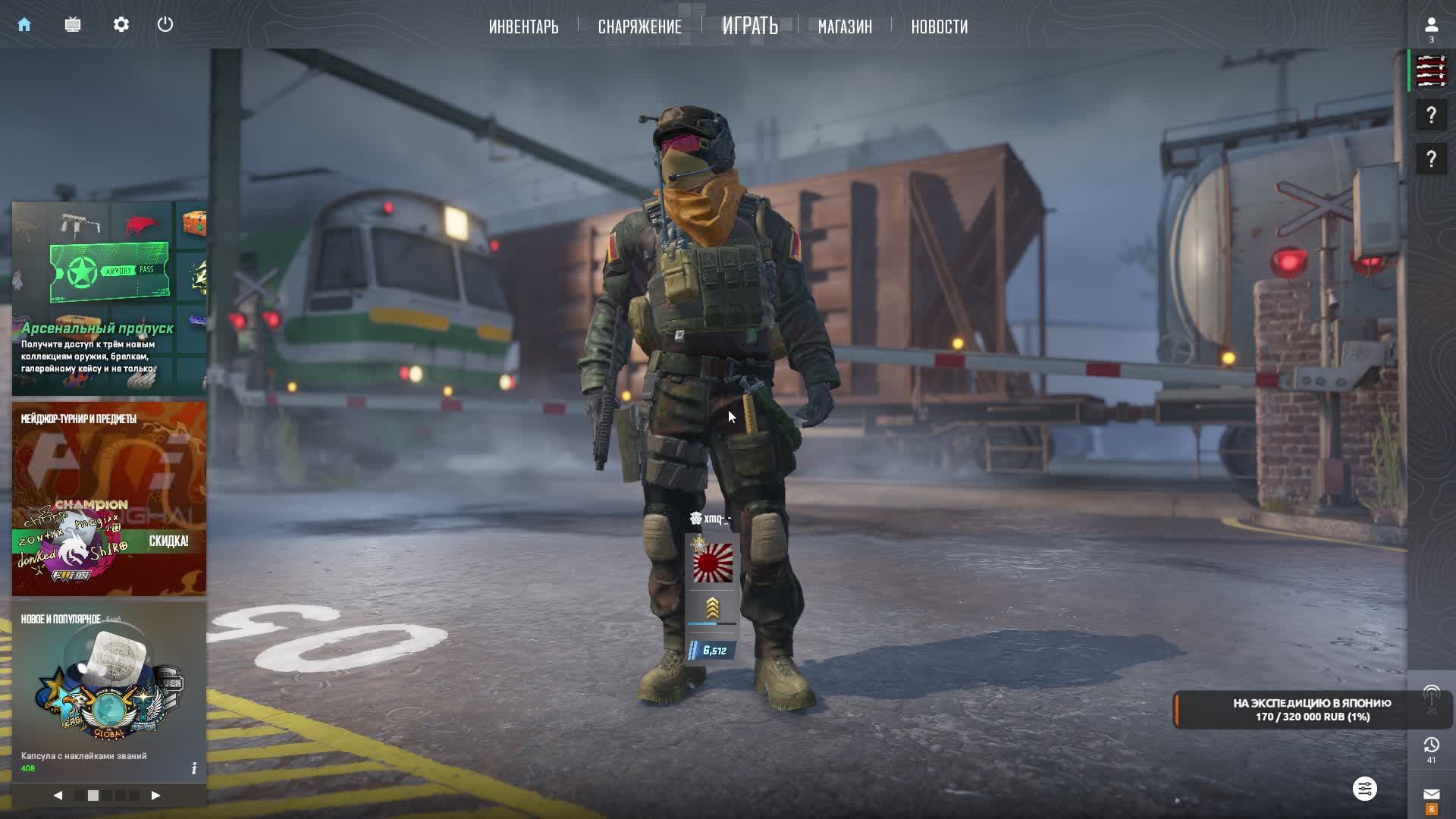The image size is (1456, 819).
Task: Show the Новости tab
Action: (x=939, y=27)
